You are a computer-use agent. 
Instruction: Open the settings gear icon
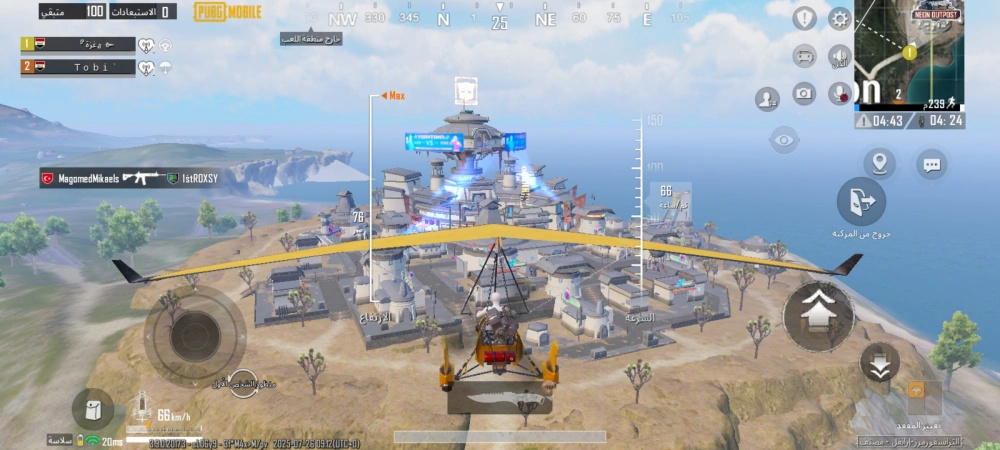(839, 19)
